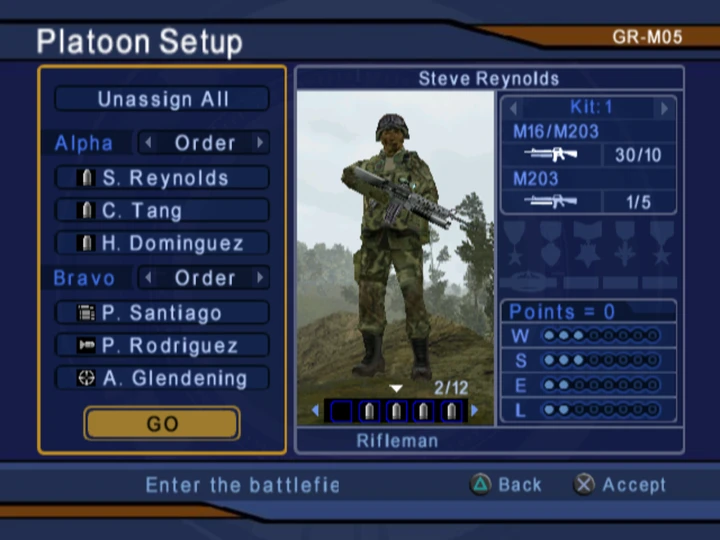Cycle Alpha order to the next option
The width and height of the screenshot is (720, 540).
261,143
